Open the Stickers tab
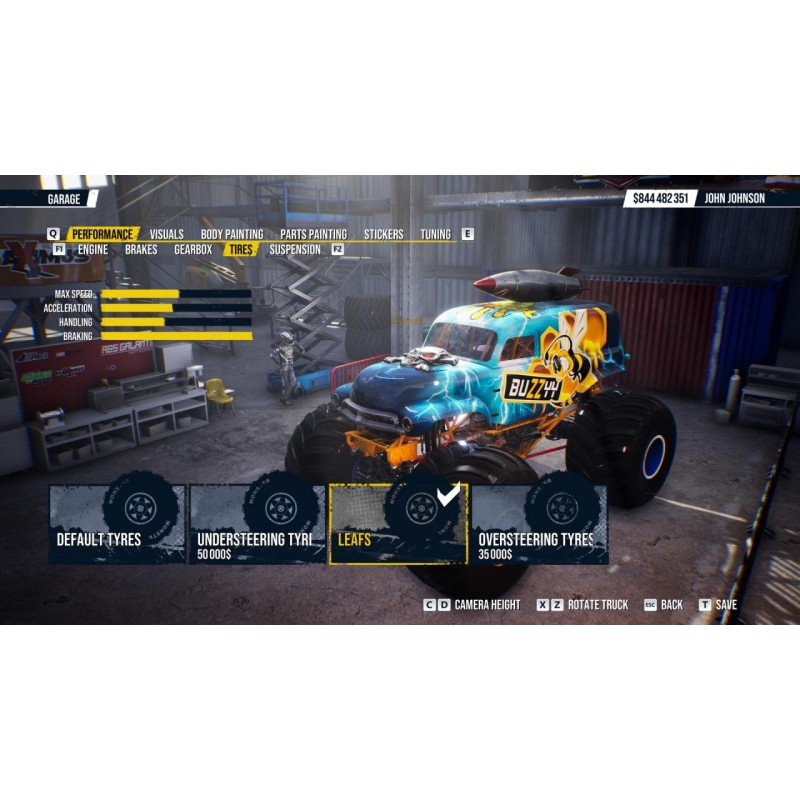800x800 pixels. click(x=383, y=234)
